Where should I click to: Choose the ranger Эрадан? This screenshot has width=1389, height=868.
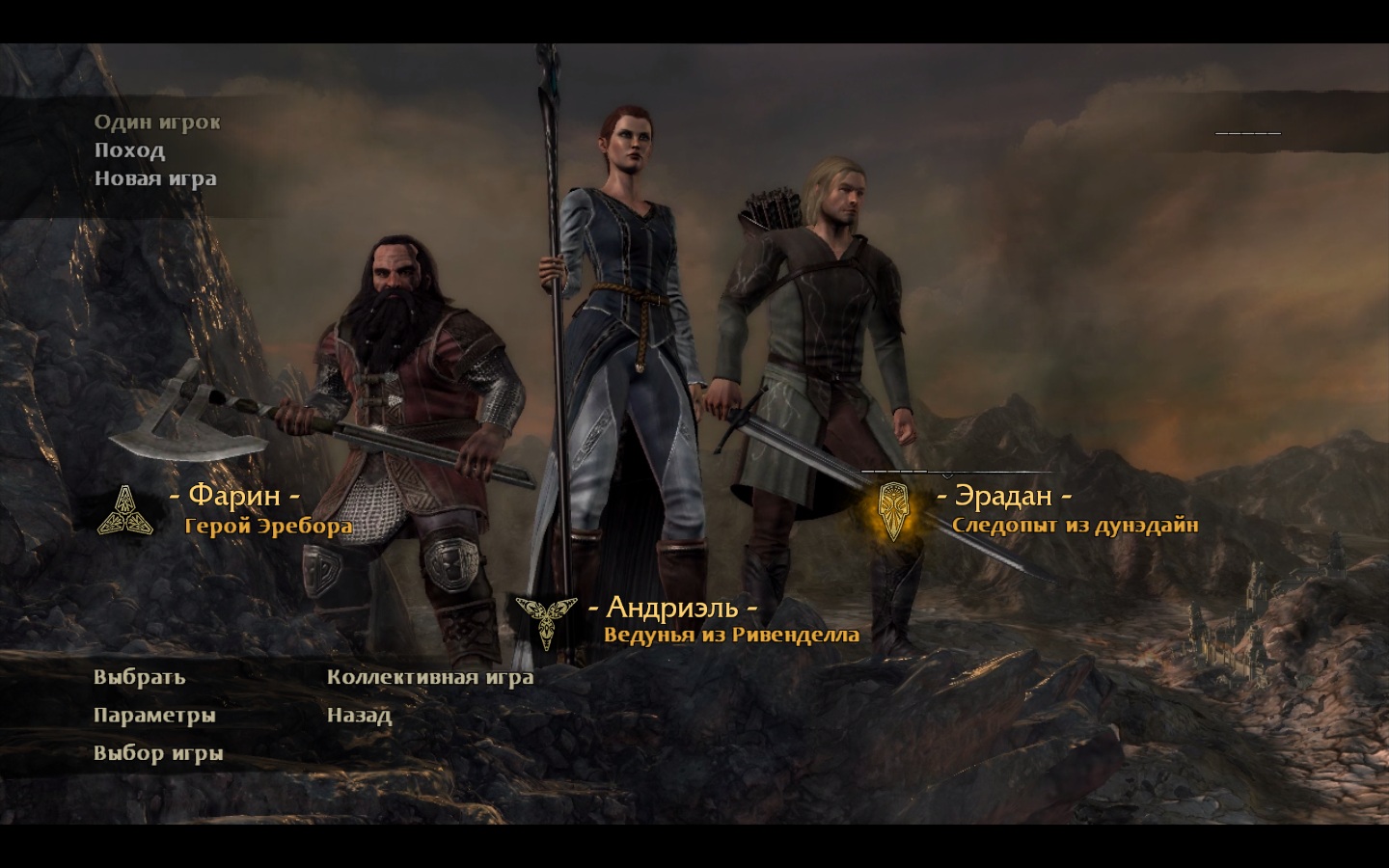1003,496
